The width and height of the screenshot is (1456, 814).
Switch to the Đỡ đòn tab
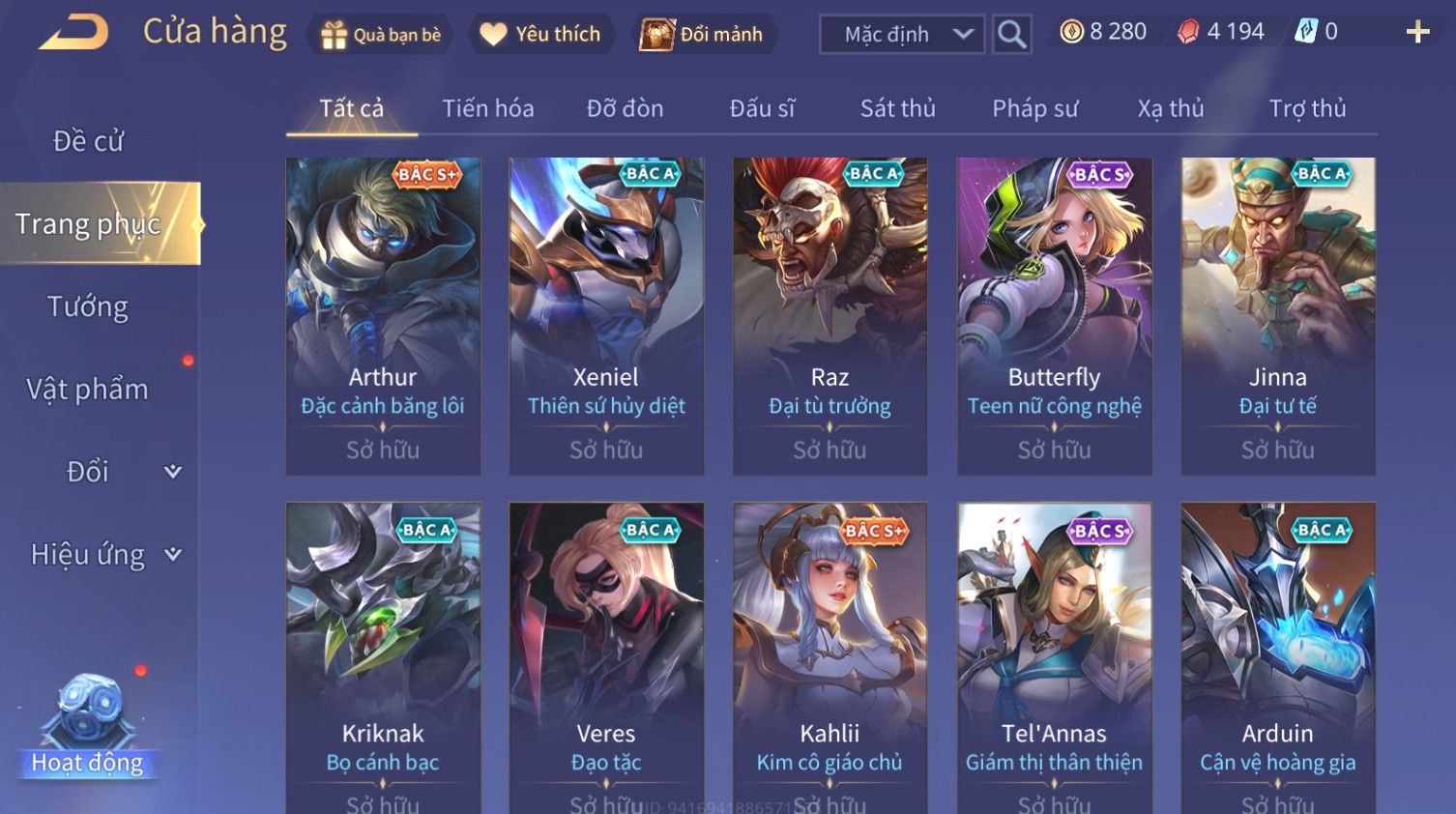625,108
